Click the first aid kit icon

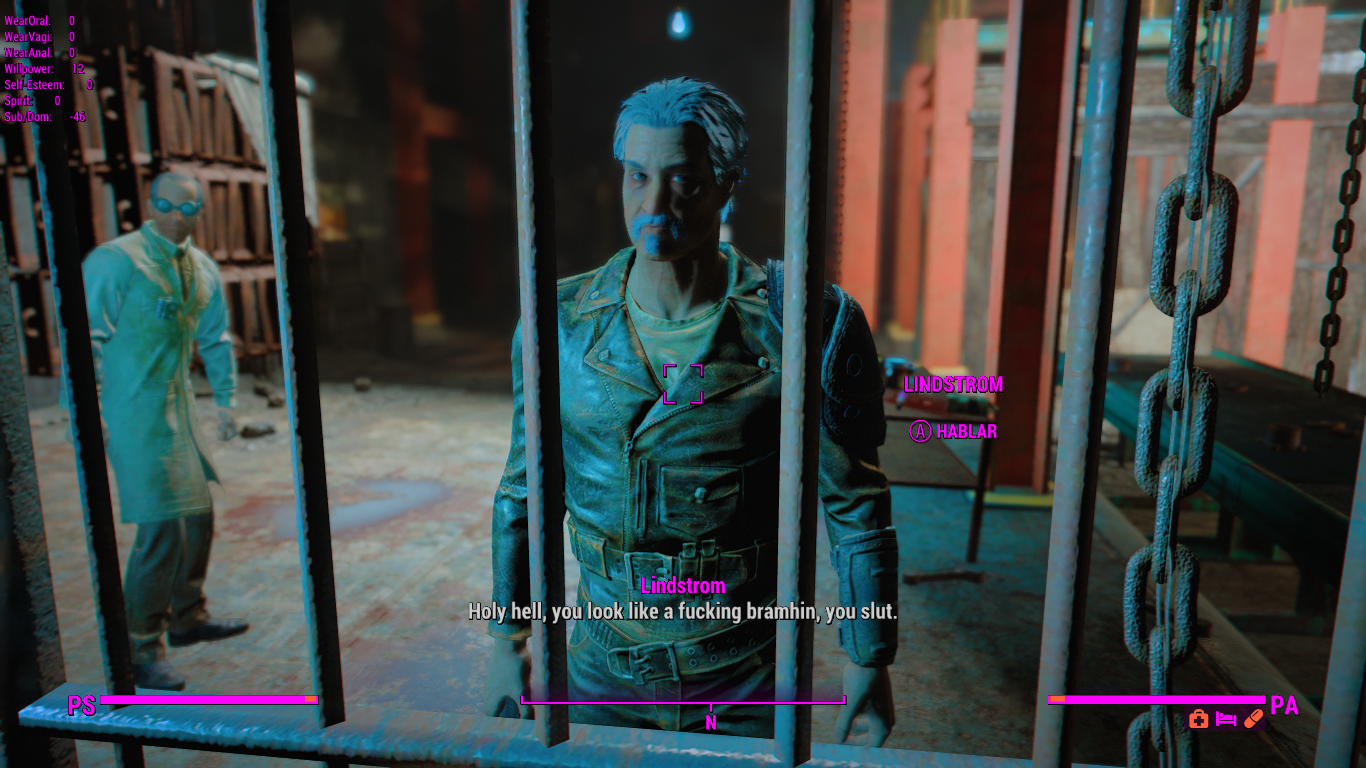coord(1199,718)
